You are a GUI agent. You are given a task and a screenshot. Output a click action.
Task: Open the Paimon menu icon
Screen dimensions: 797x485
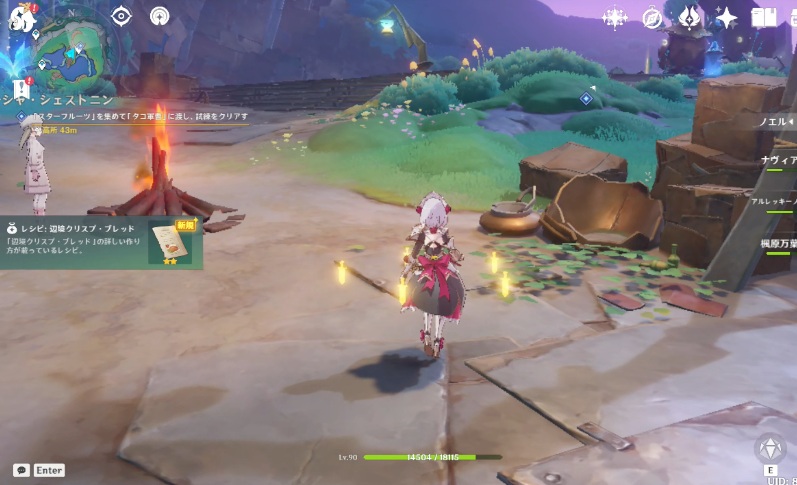pyautogui.click(x=22, y=18)
